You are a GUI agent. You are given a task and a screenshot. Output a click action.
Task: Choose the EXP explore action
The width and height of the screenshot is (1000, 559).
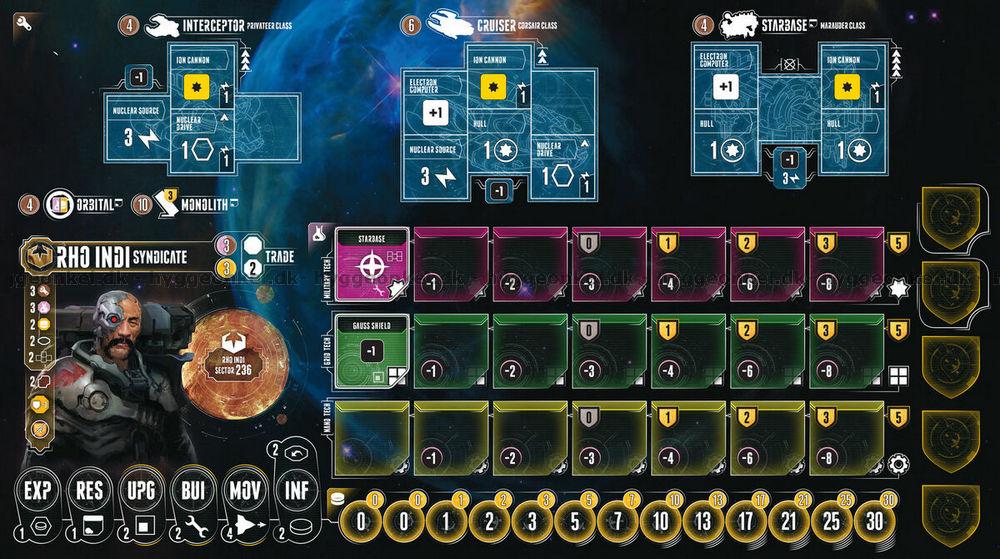[37, 491]
